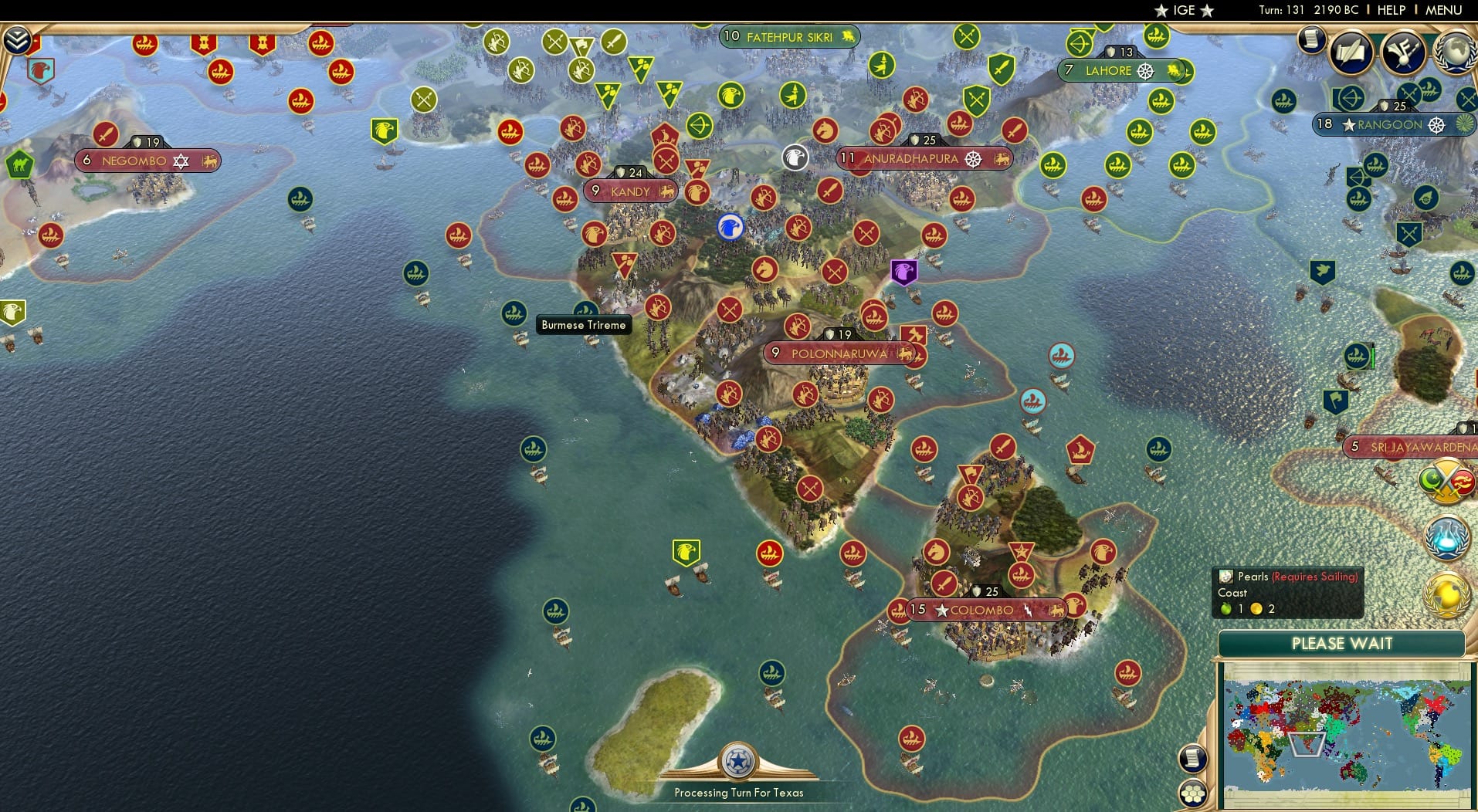Open the notification log scroll icon
Image resolution: width=1478 pixels, height=812 pixels.
[x=1311, y=39]
